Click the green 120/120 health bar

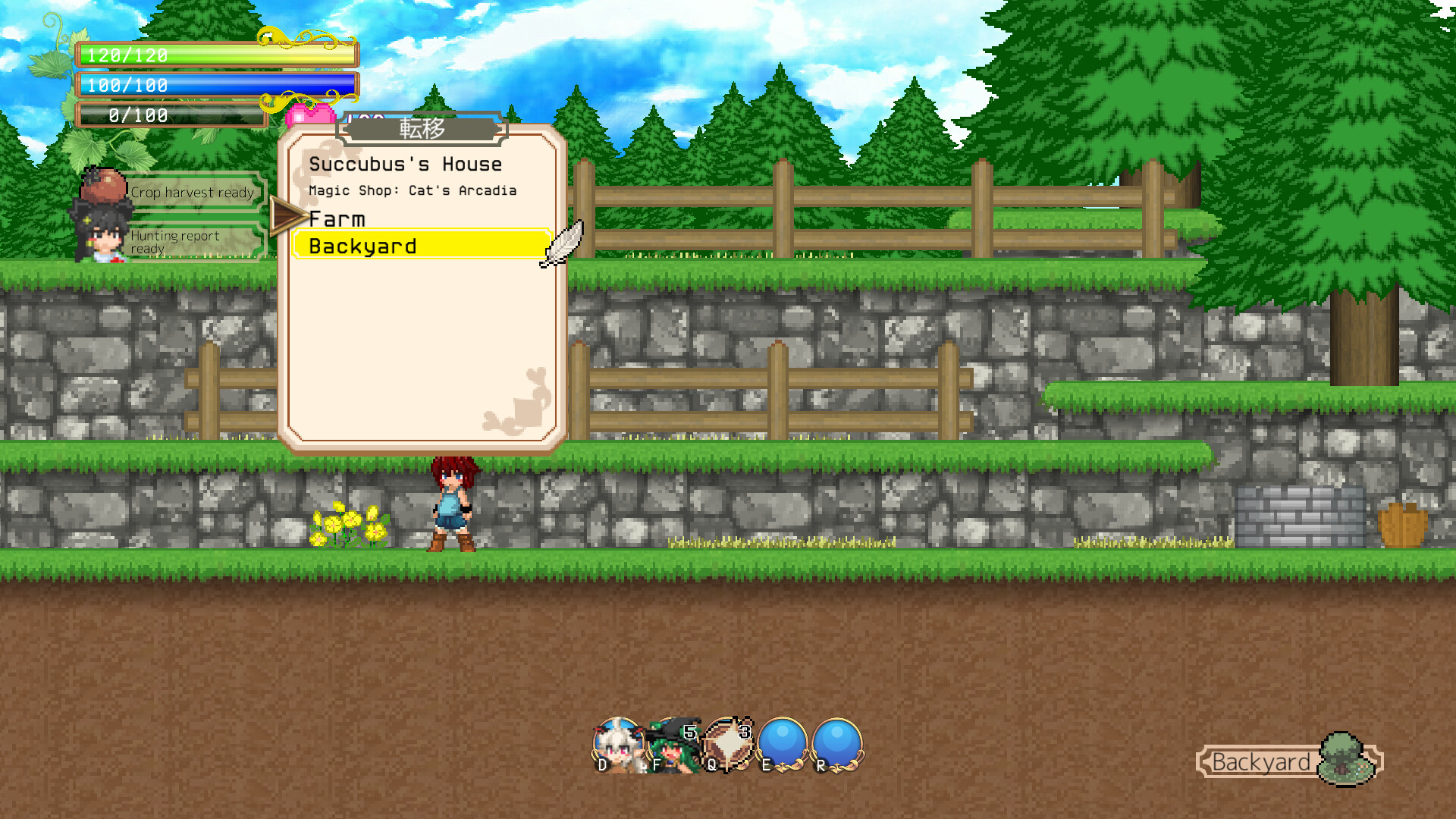click(x=212, y=55)
